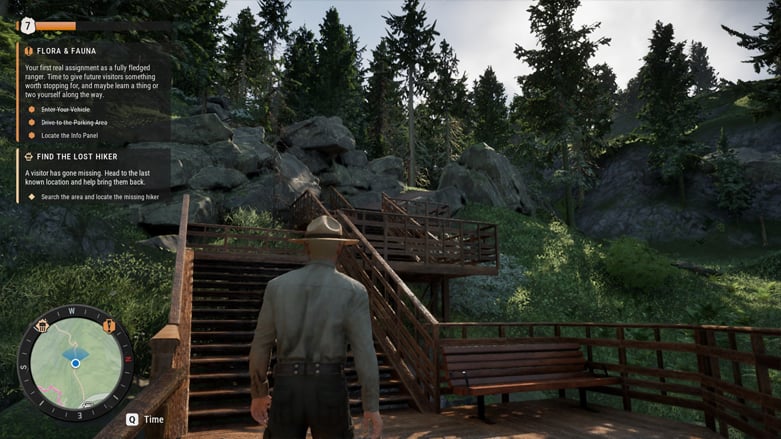Click the trash can marker on the minimap
The image size is (781, 439).
coord(42,326)
